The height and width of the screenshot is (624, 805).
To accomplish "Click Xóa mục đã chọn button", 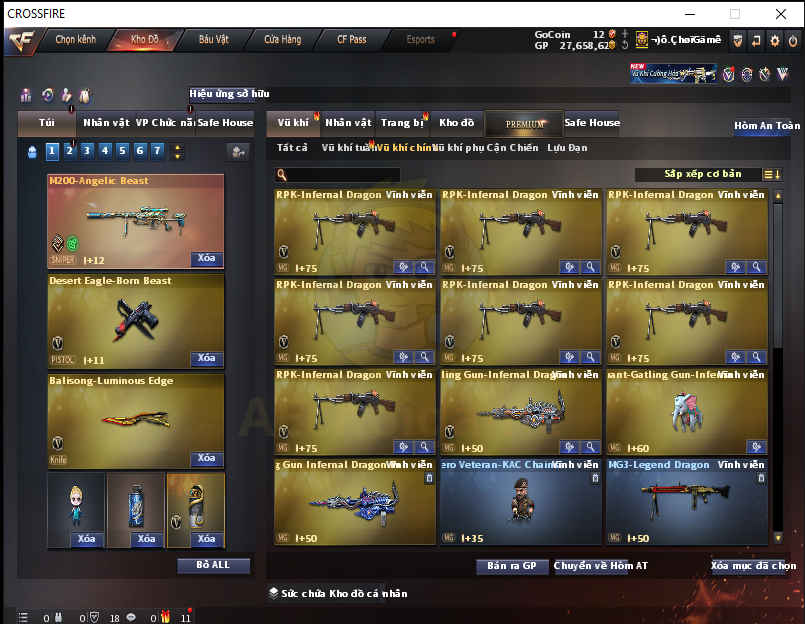I will tap(753, 566).
